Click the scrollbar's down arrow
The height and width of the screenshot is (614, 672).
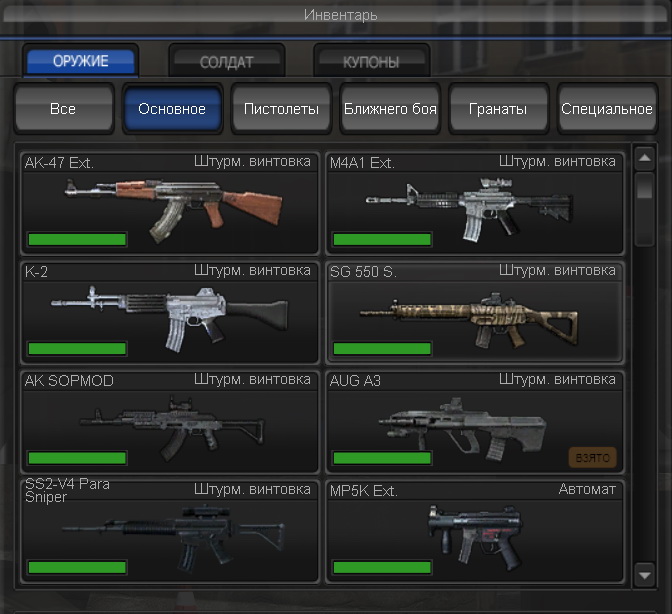[645, 574]
